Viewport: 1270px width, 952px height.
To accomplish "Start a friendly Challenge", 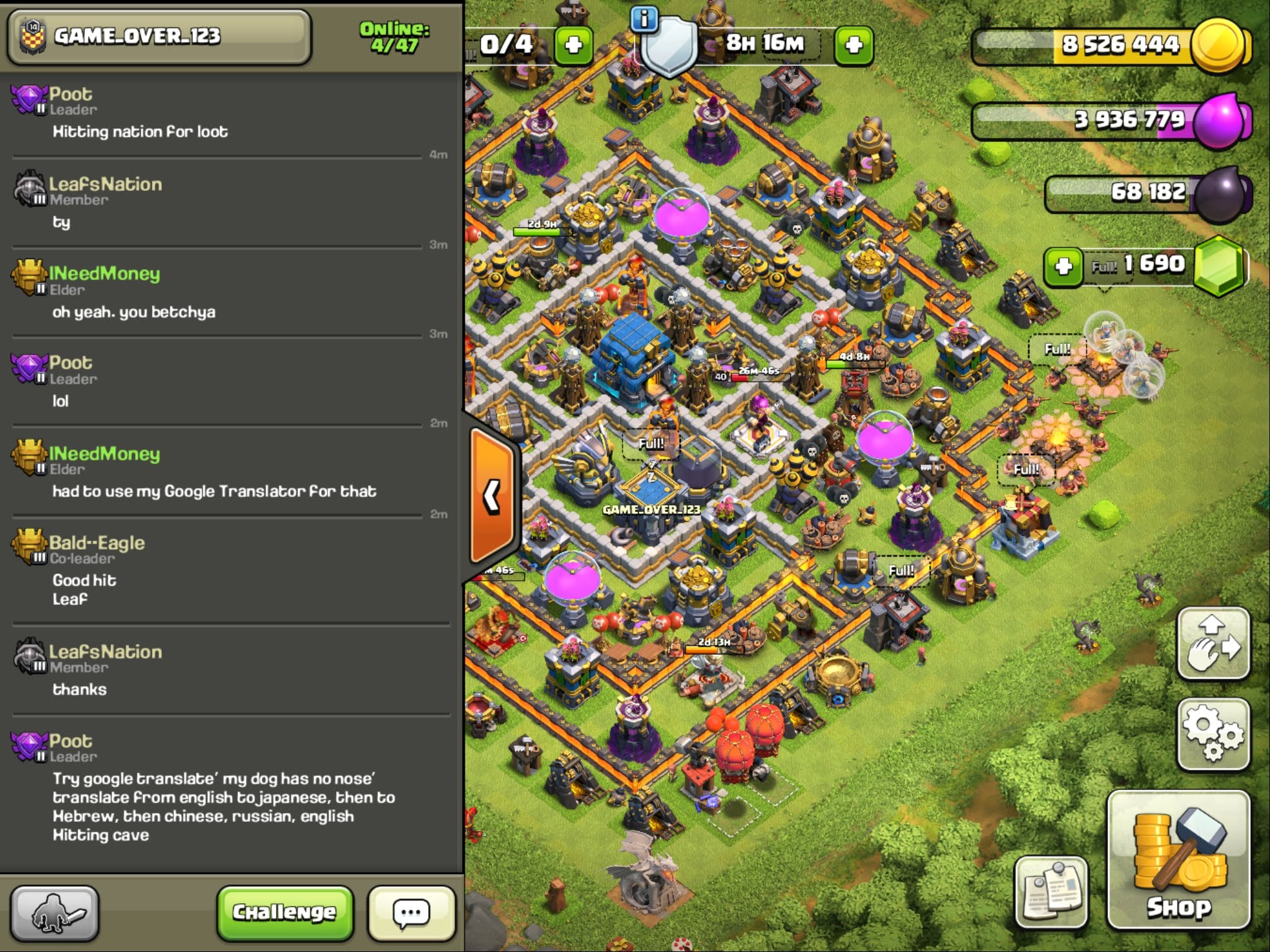I will [x=285, y=912].
